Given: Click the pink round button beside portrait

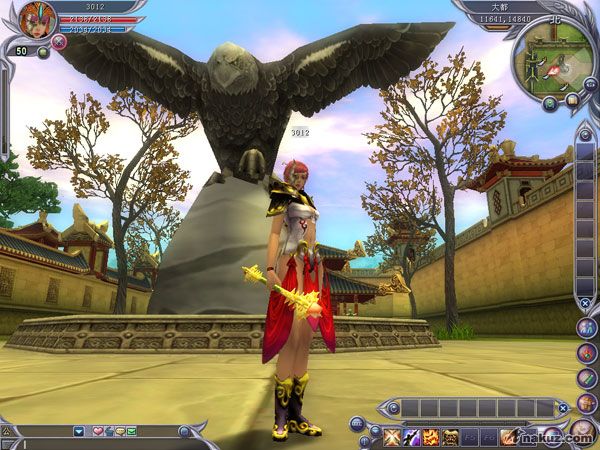Looking at the screenshot, I should click(59, 42).
